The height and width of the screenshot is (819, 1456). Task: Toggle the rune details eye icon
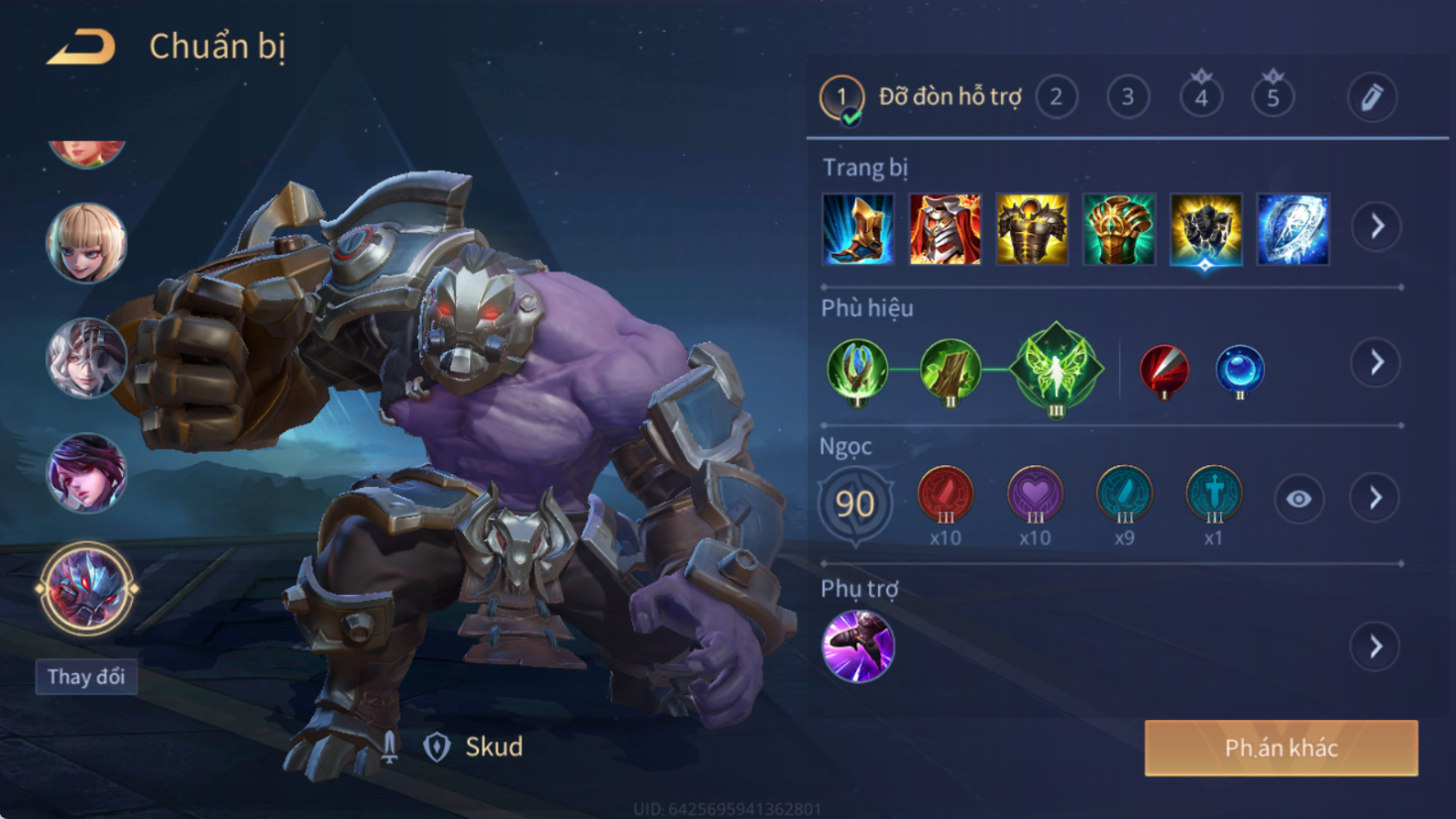[x=1298, y=499]
